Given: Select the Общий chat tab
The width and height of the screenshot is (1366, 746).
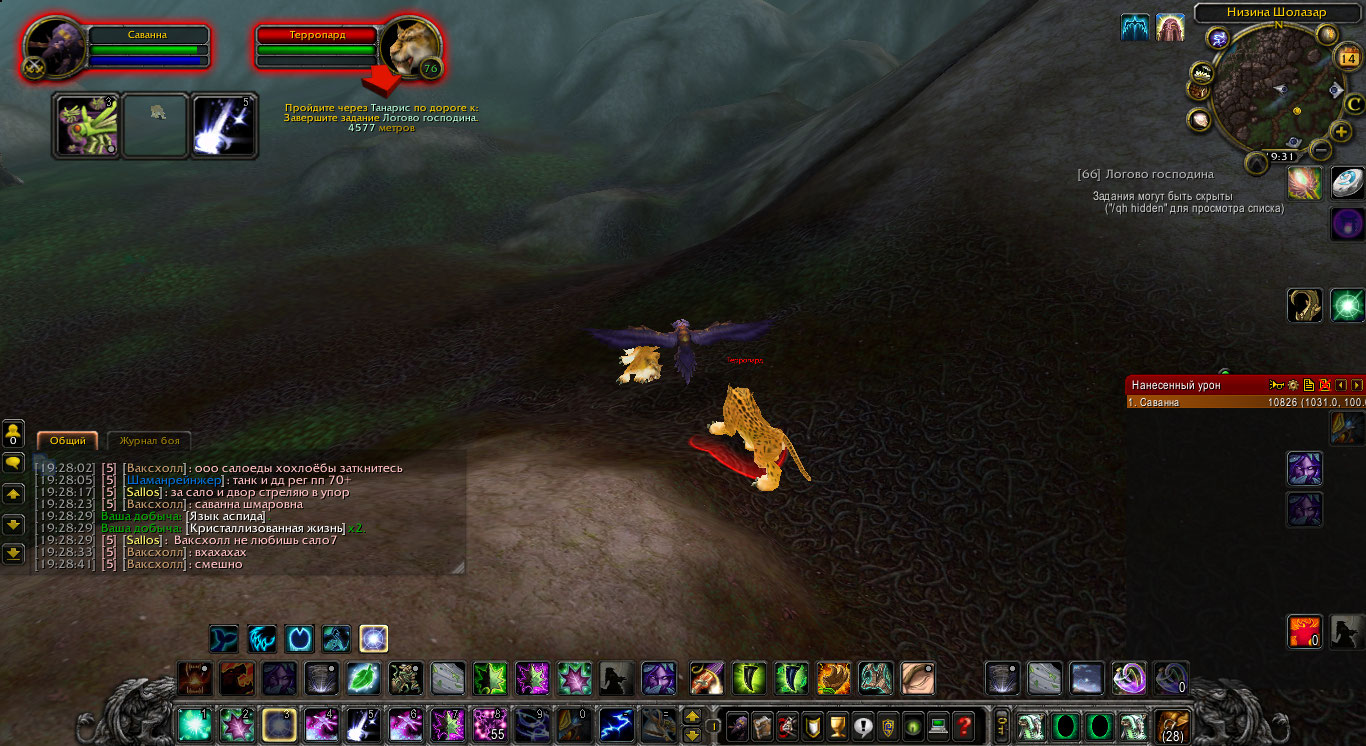Looking at the screenshot, I should 67,441.
